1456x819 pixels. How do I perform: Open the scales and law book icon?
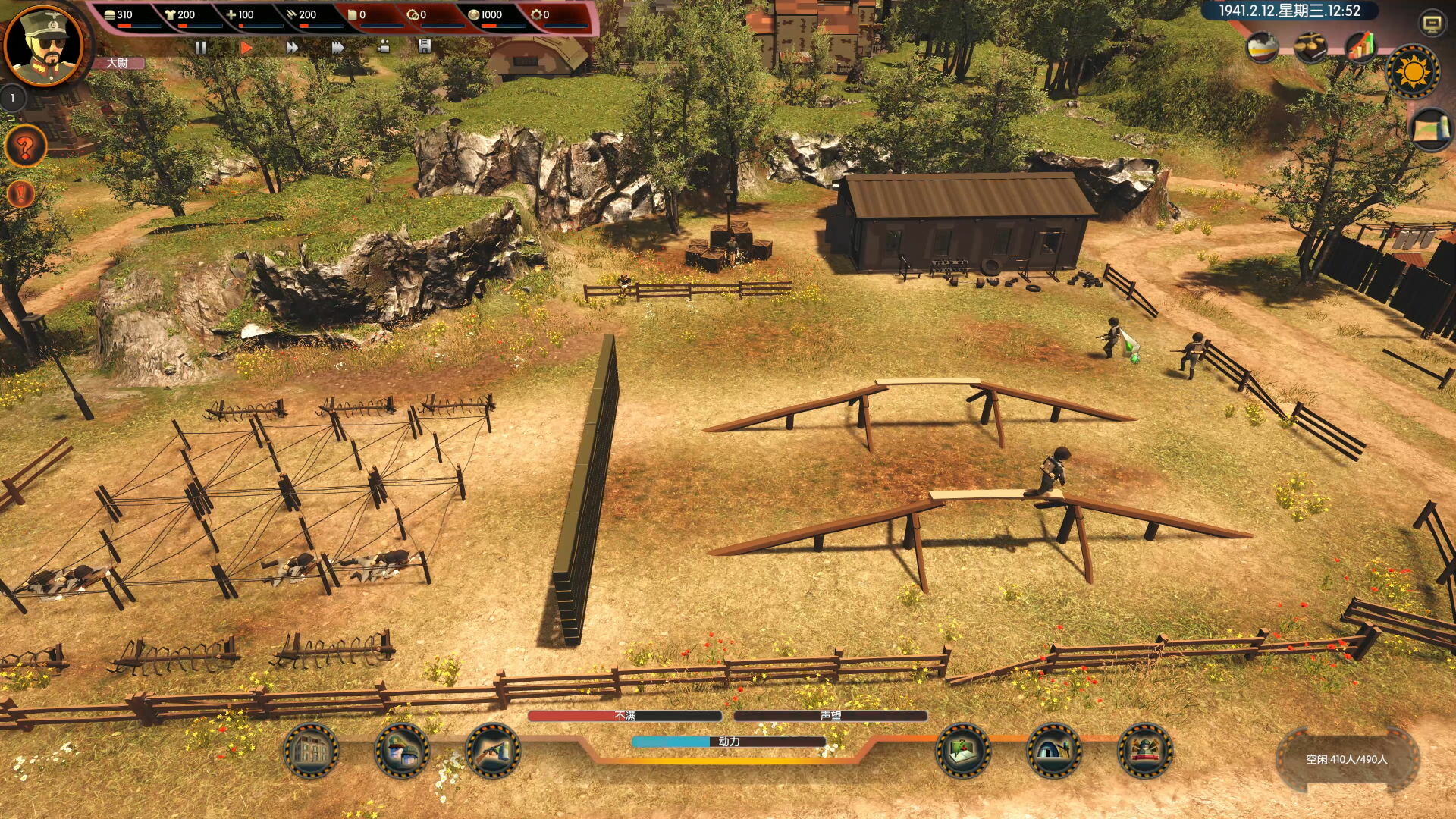point(1310,48)
